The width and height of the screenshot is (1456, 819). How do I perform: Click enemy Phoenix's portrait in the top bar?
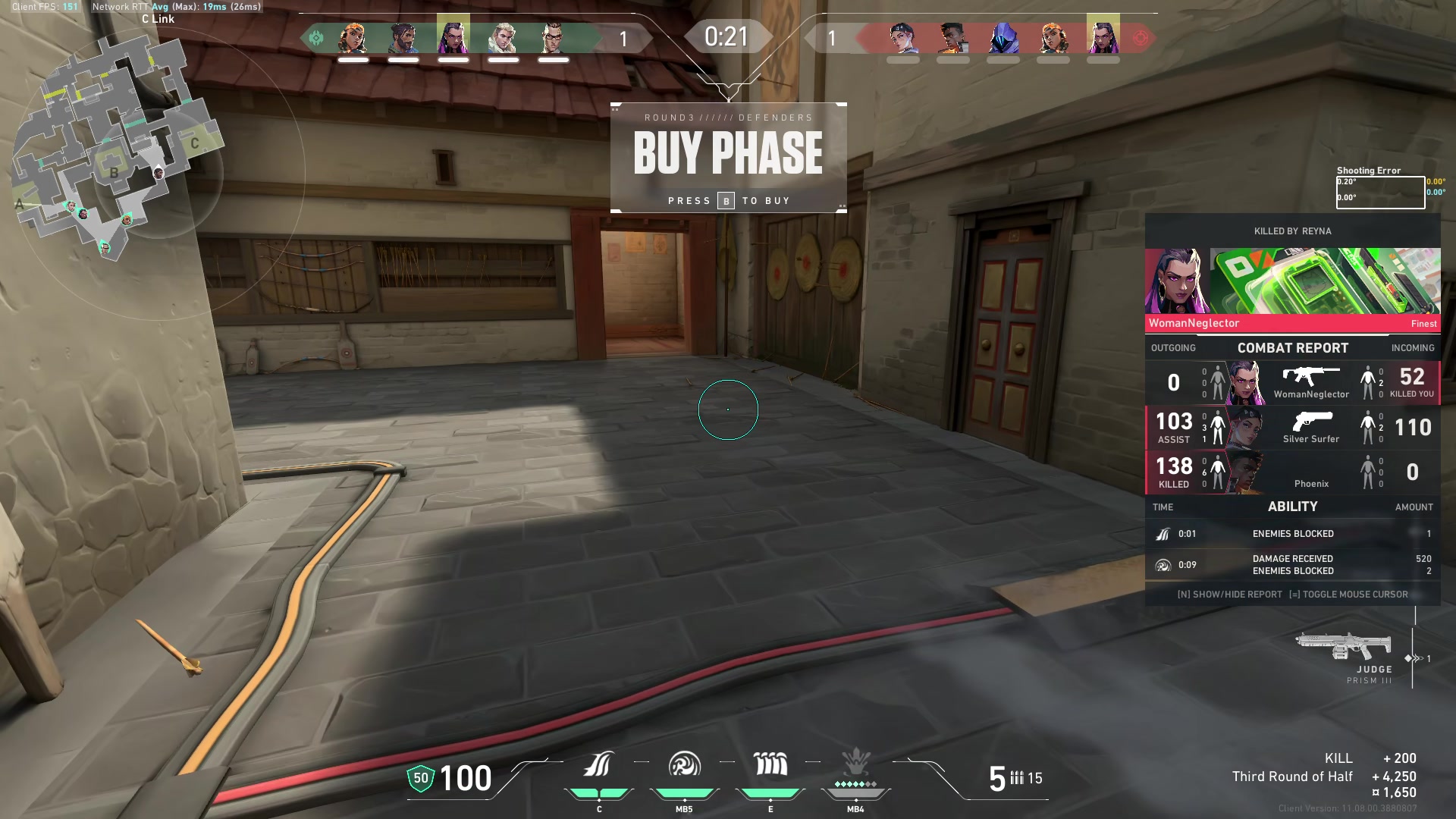pos(952,37)
